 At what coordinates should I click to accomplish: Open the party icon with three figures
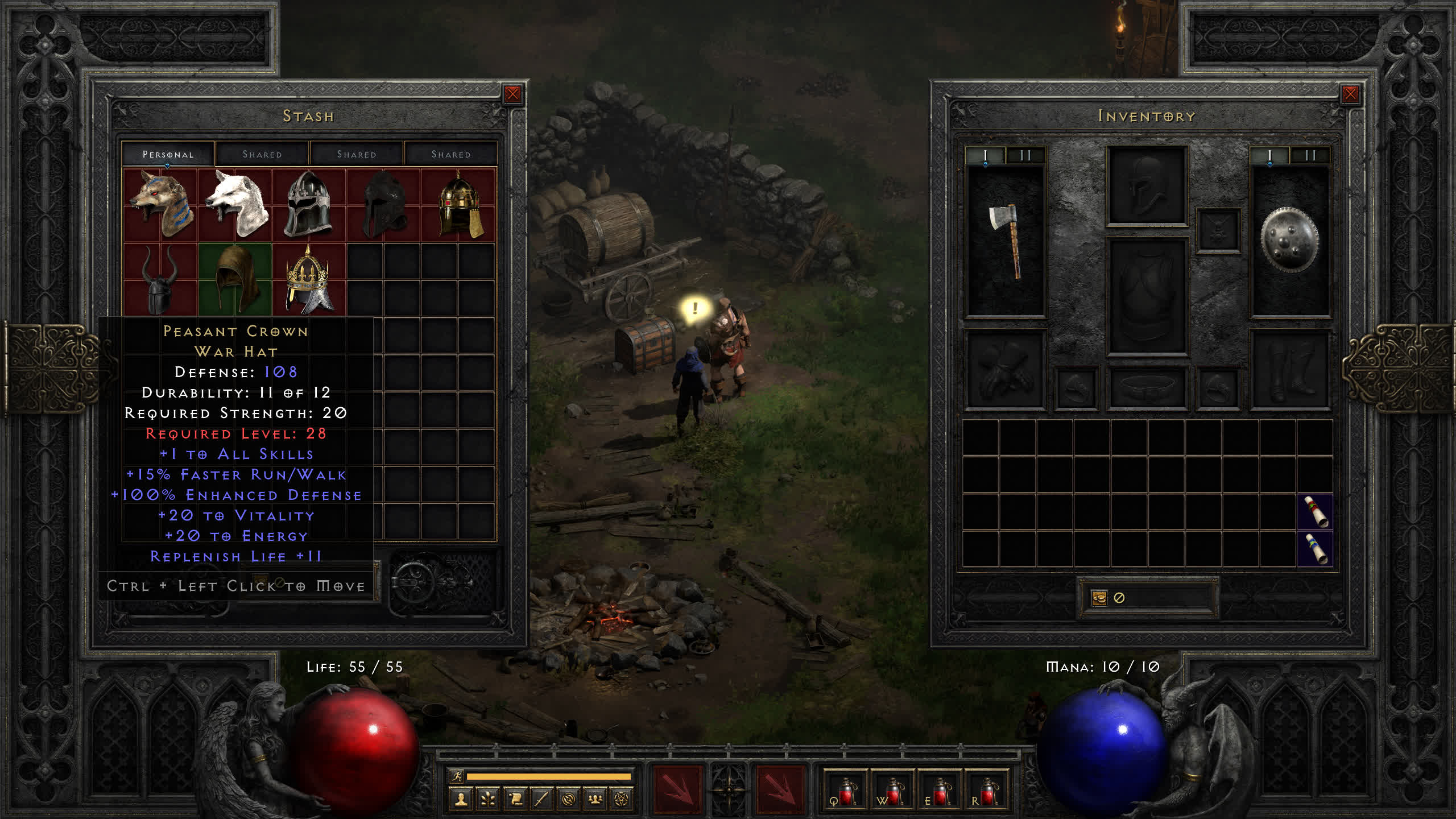595,800
